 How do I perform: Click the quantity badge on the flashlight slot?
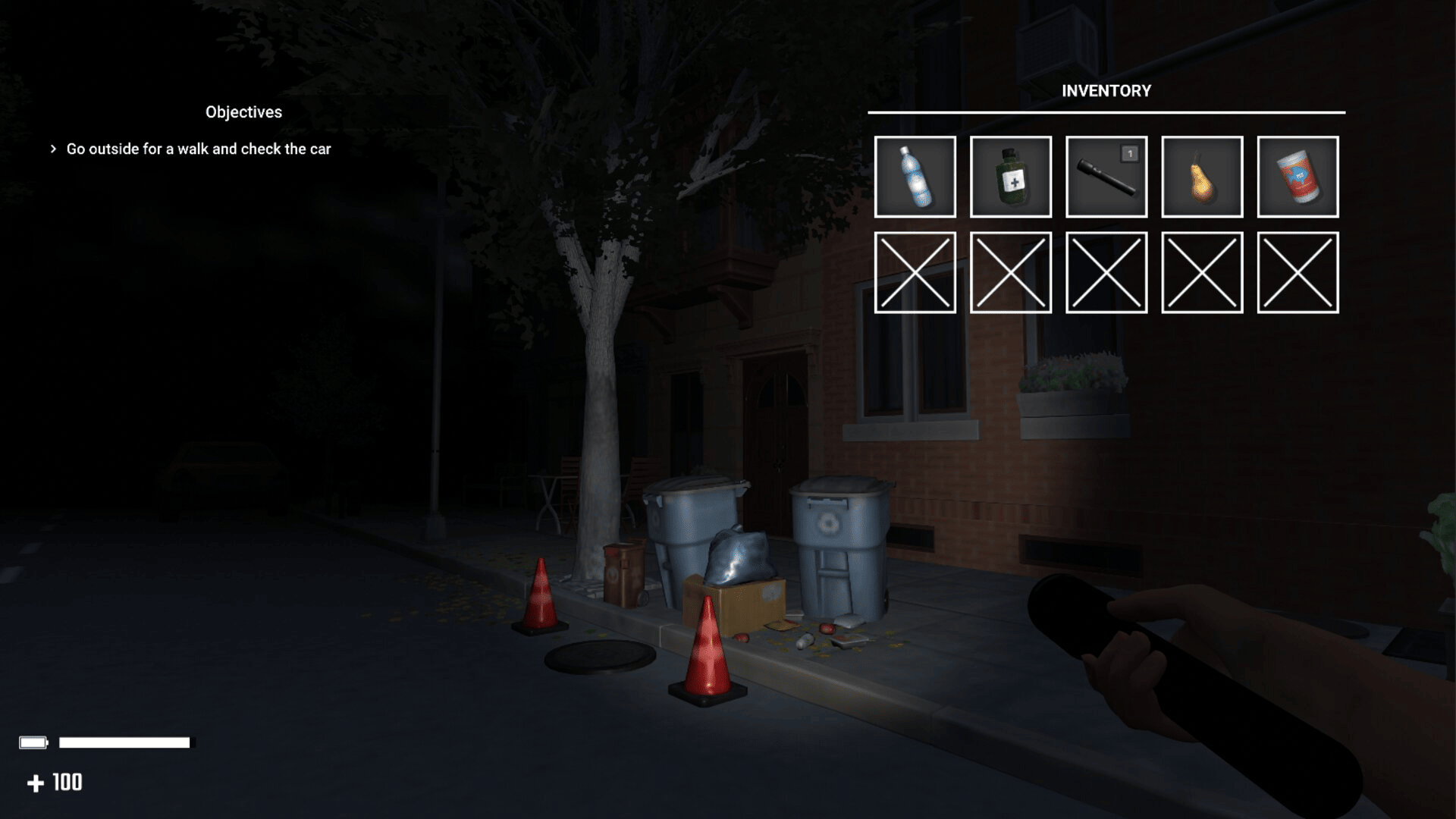[1130, 152]
